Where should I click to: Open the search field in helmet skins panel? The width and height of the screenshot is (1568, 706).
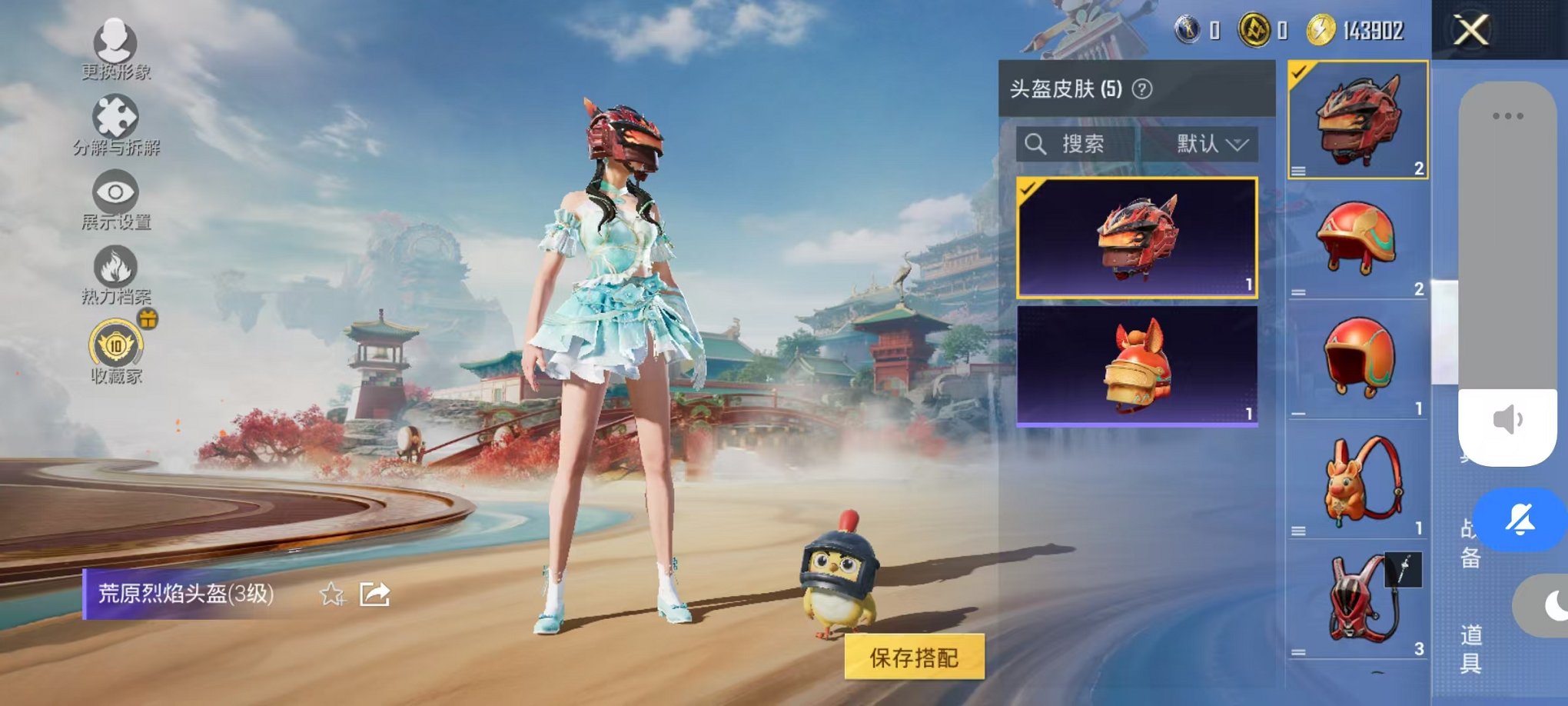click(x=1070, y=145)
